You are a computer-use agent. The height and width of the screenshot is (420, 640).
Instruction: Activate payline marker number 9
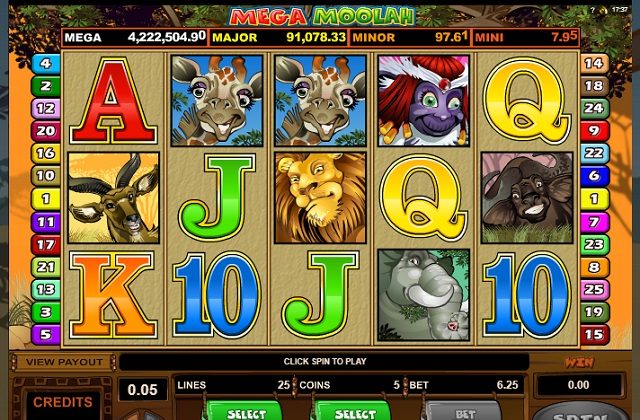pos(594,130)
